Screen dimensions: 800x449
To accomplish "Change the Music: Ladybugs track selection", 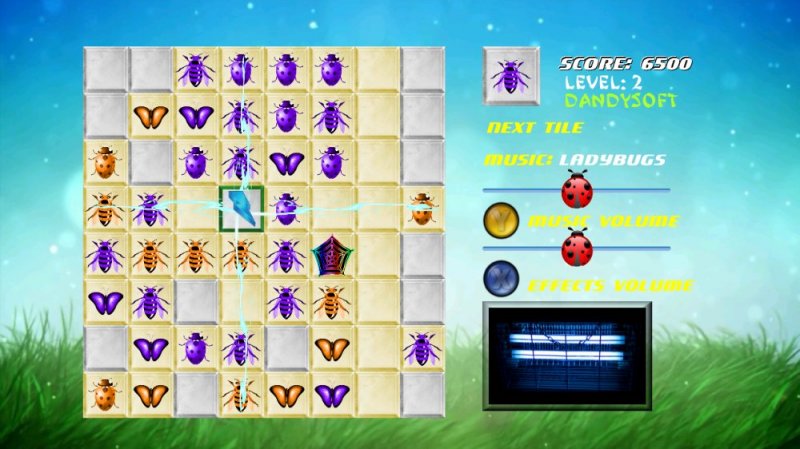I will pos(575,159).
